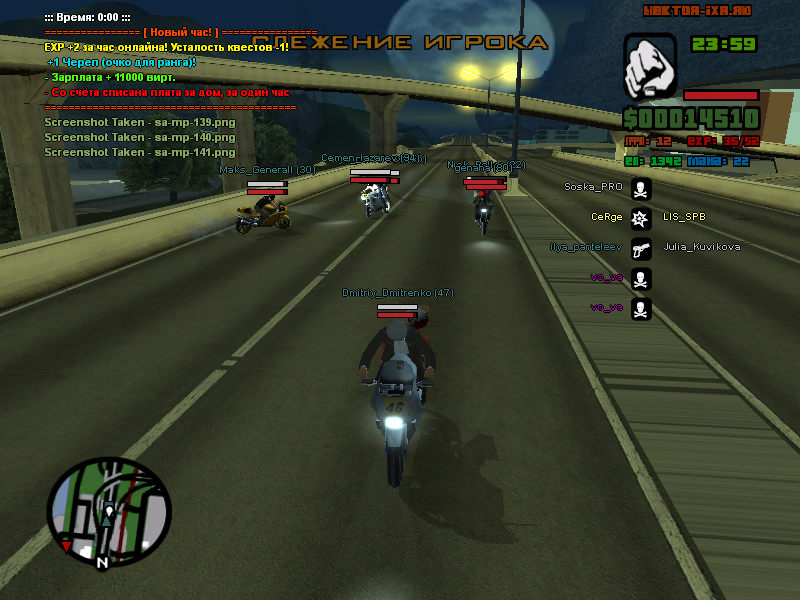Click the N north marker on the radar
This screenshot has height=600, width=800.
[101, 563]
